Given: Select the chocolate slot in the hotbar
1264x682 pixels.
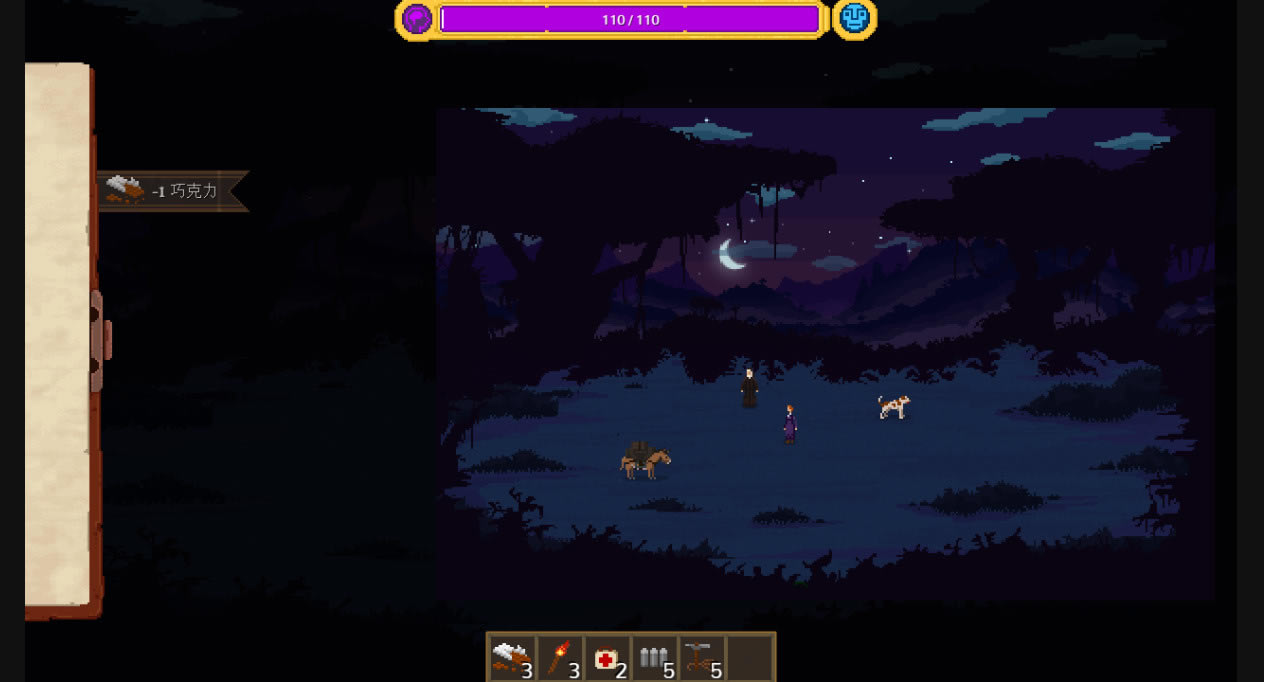Looking at the screenshot, I should point(512,658).
